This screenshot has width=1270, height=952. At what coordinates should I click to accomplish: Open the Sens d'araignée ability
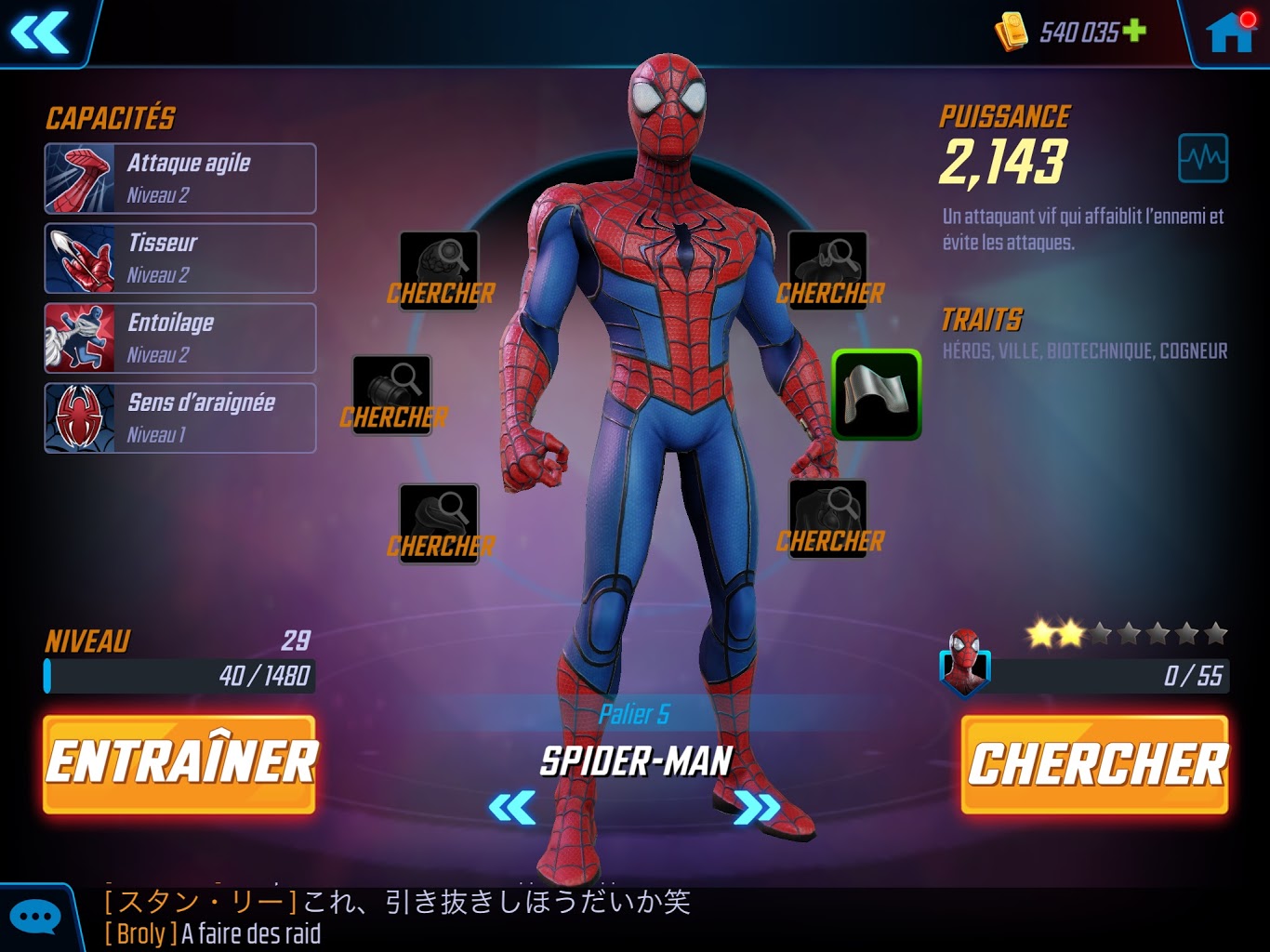180,418
